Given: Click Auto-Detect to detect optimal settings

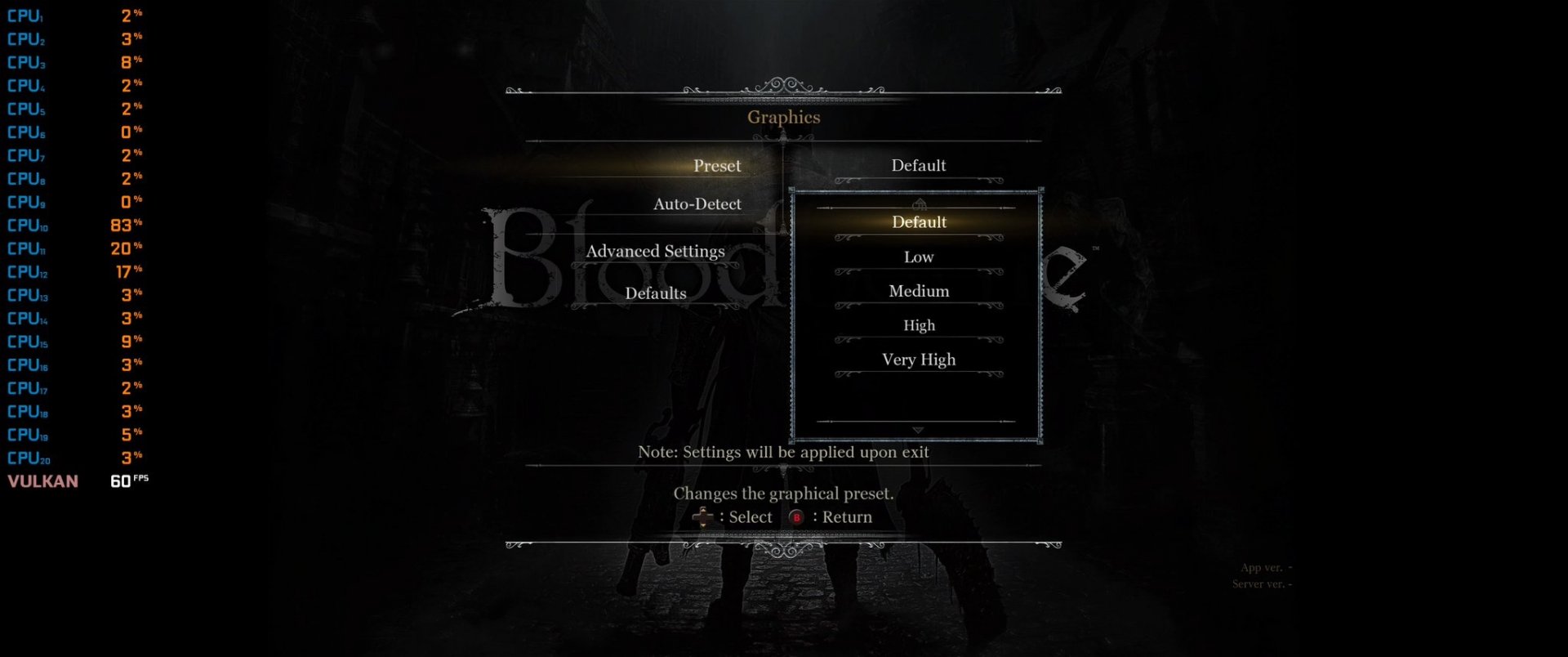Looking at the screenshot, I should tap(696, 203).
